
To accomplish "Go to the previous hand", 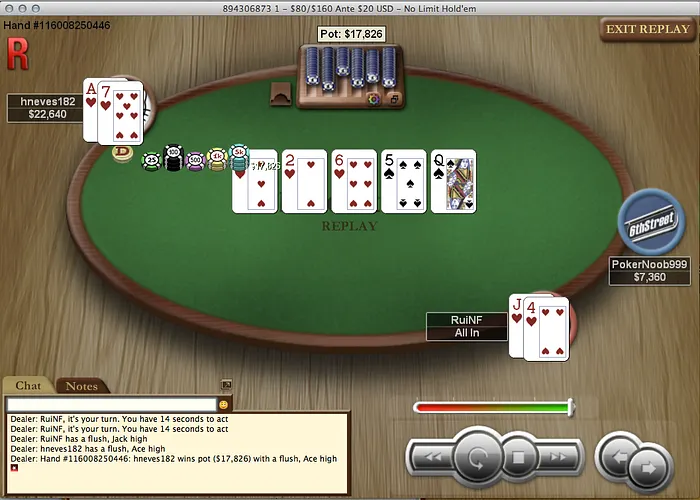I will coord(617,458).
